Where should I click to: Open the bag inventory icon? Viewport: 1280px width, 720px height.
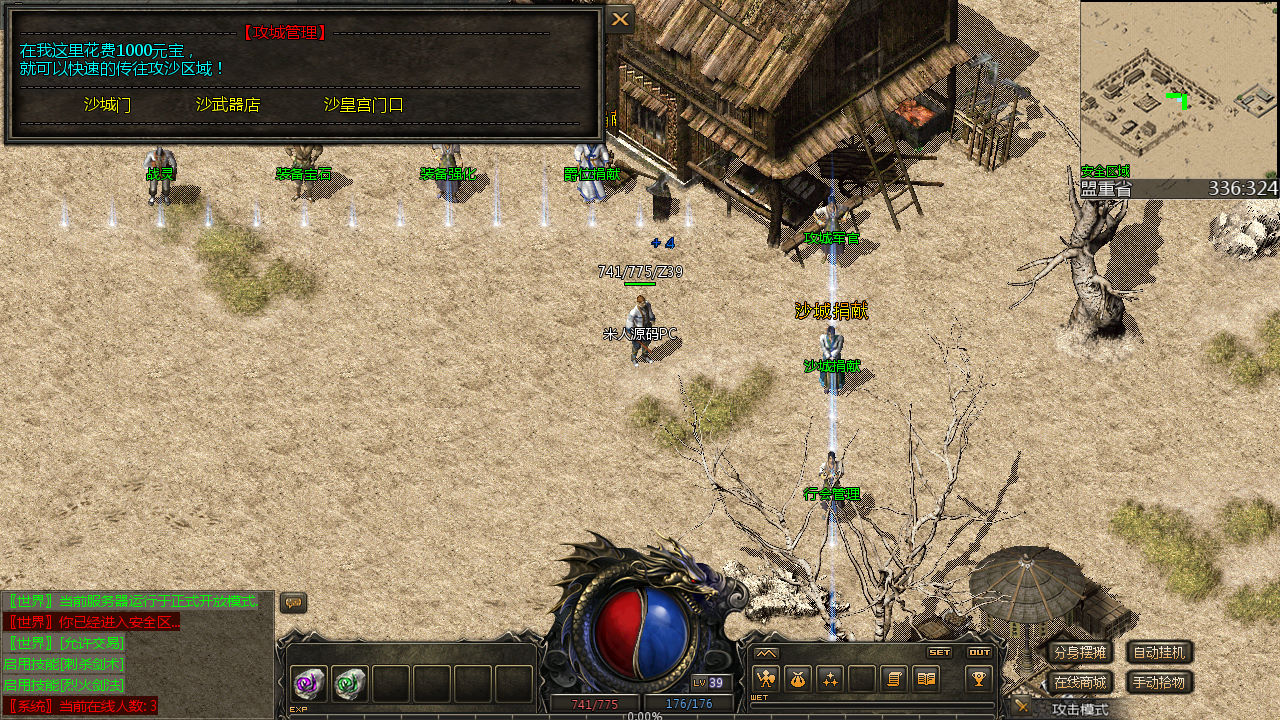click(797, 679)
